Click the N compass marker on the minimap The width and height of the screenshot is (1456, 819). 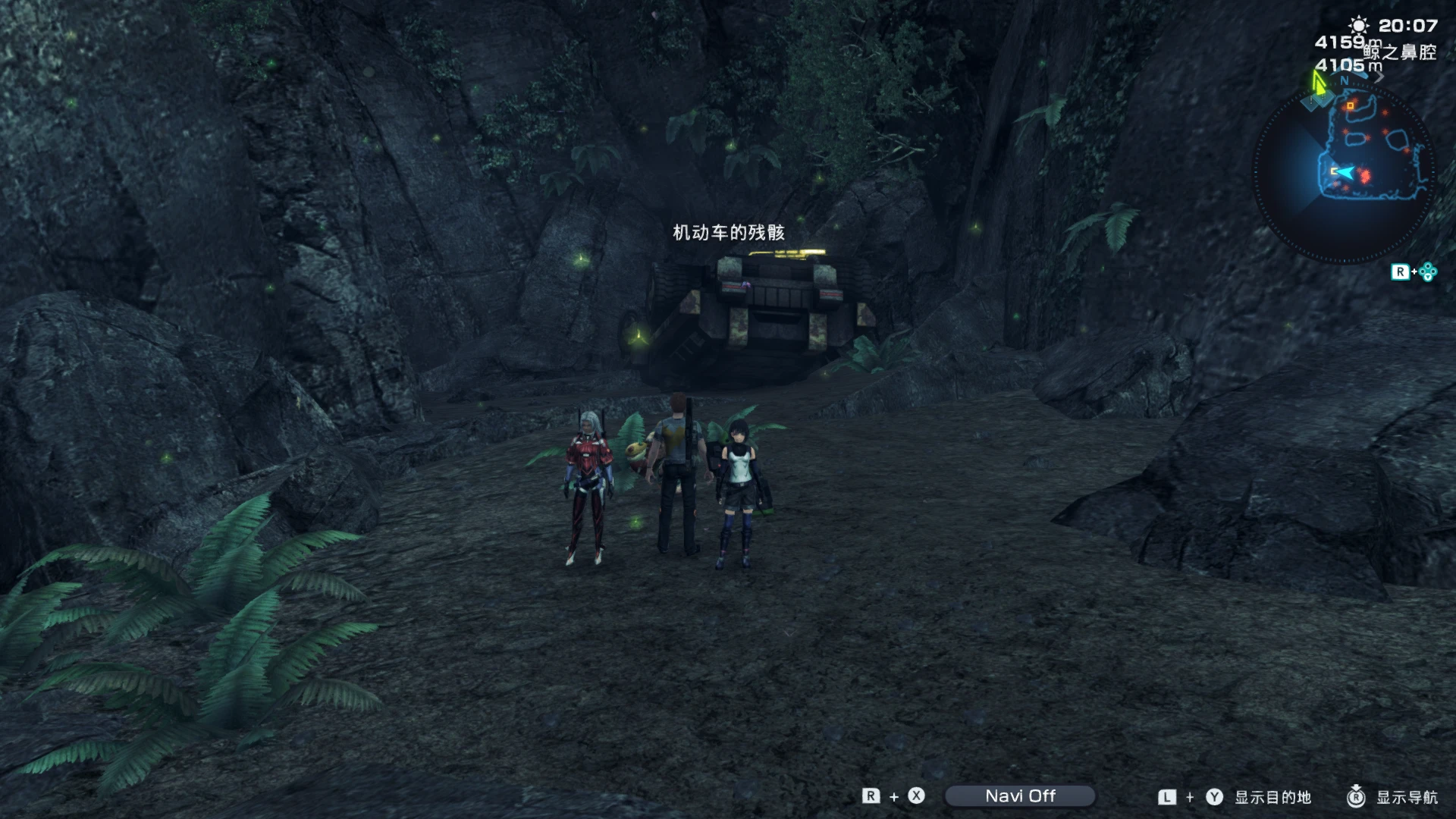(x=1344, y=80)
